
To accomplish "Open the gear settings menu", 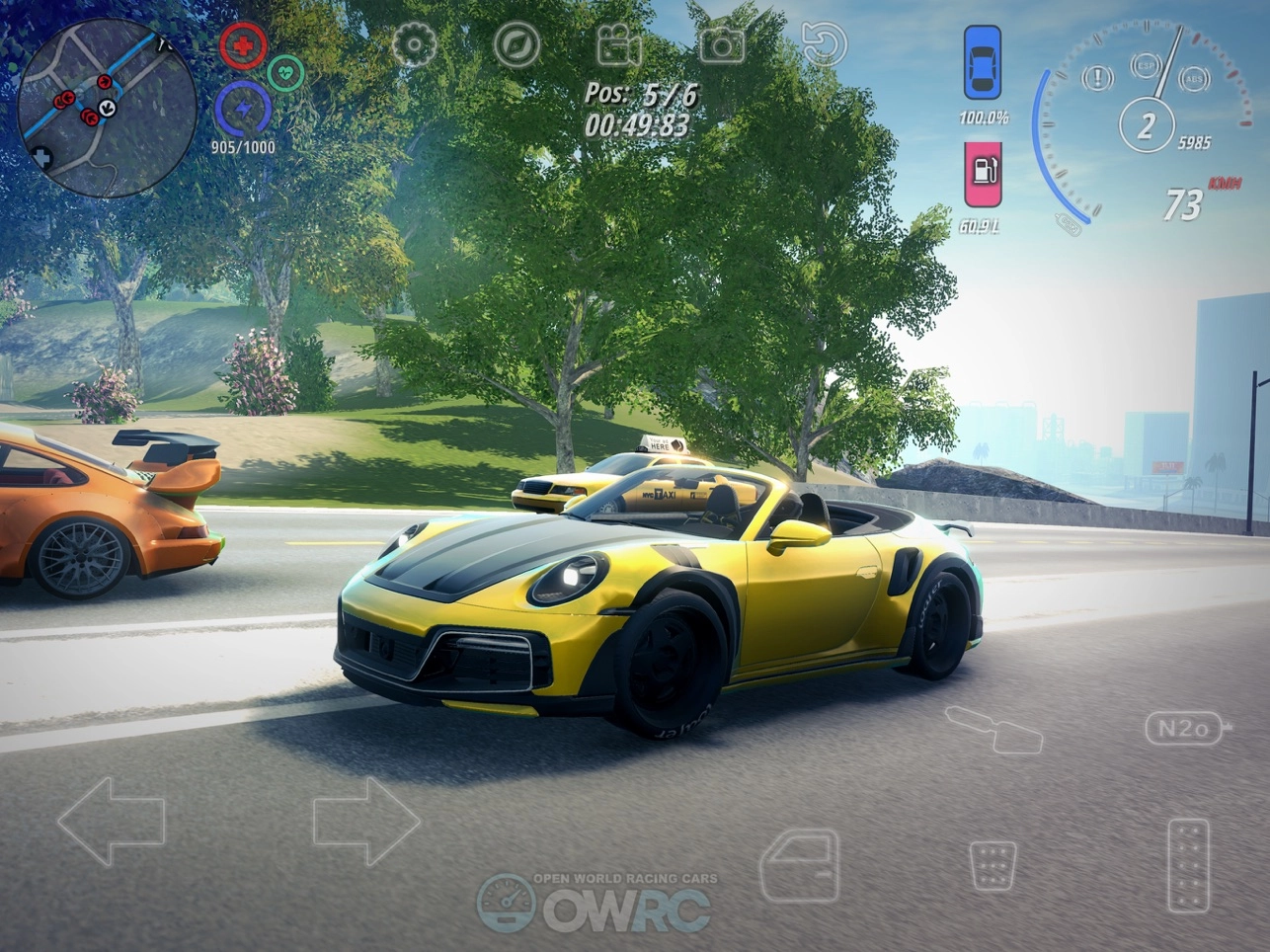I will [414, 44].
